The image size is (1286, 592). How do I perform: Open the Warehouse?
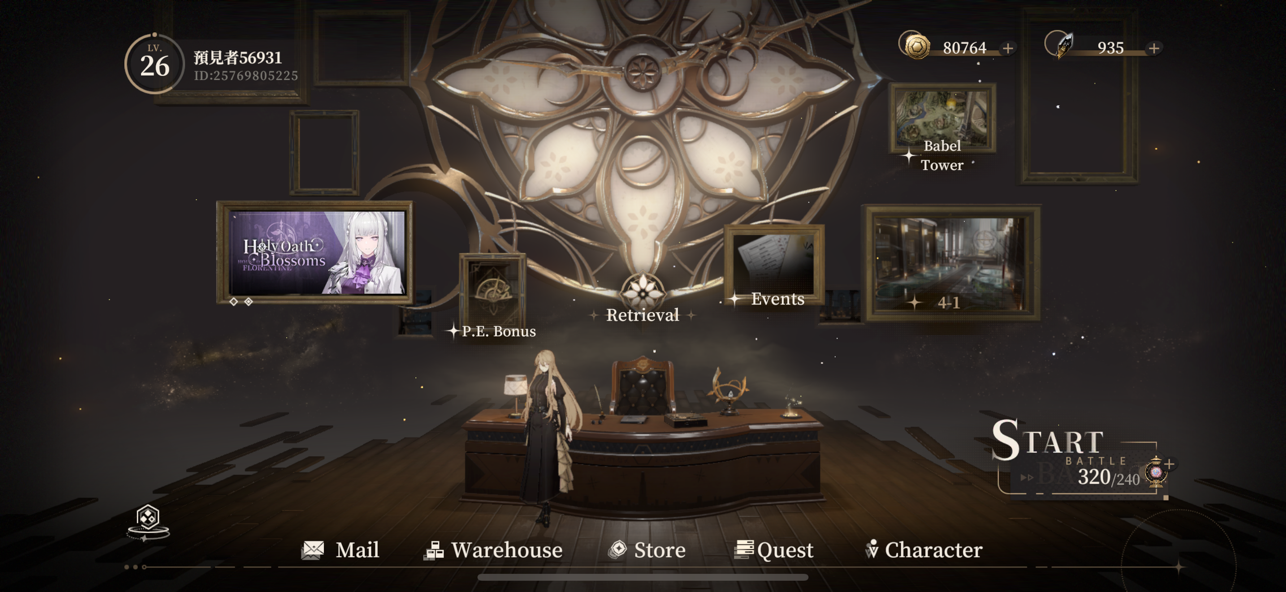point(493,550)
